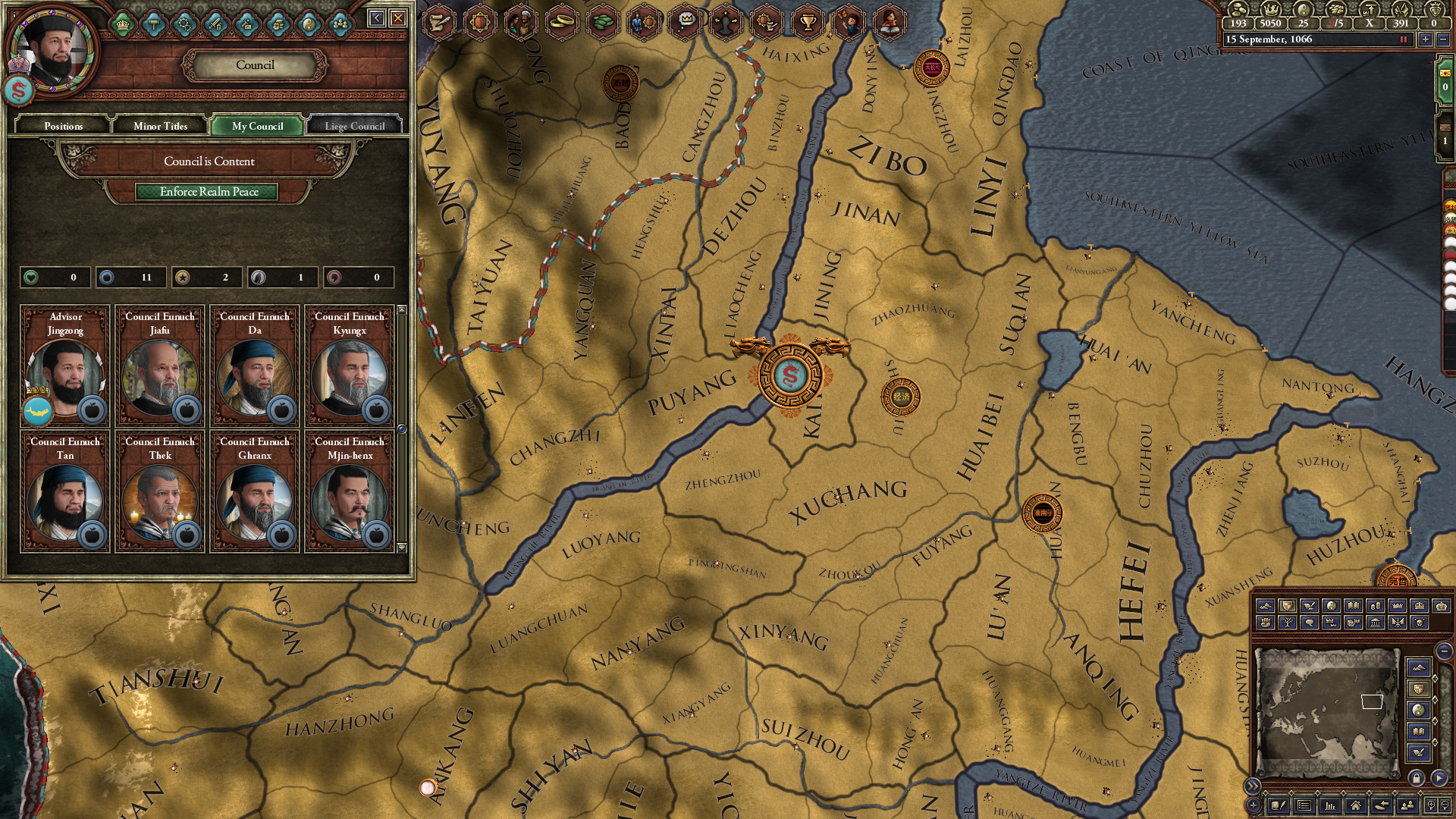1456x819 pixels.
Task: Open character finder with the two-people icon
Action: 1407,806
